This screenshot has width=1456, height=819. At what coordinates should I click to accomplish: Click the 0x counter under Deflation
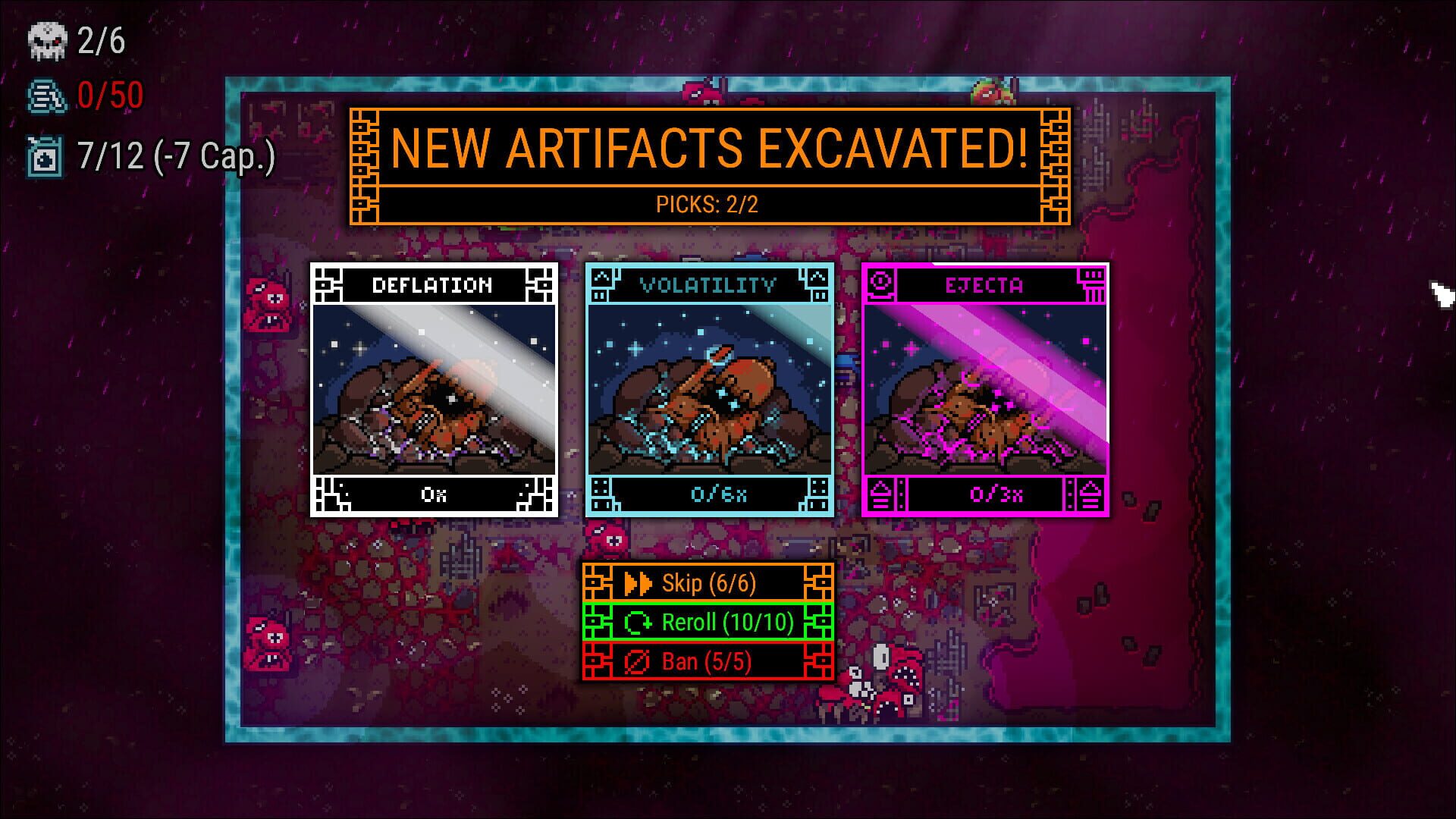click(433, 497)
